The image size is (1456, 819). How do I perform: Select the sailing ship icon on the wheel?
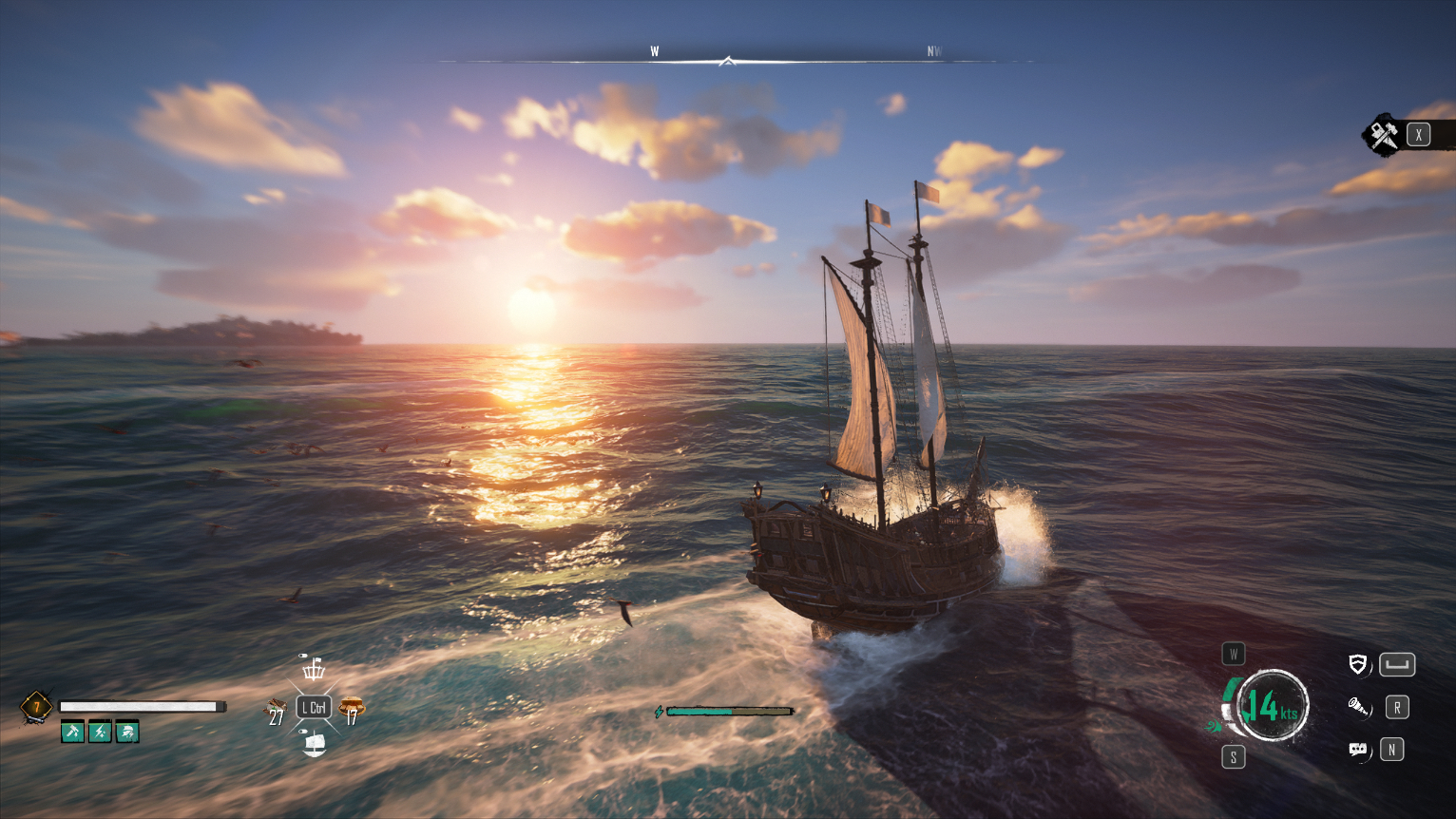[314, 743]
